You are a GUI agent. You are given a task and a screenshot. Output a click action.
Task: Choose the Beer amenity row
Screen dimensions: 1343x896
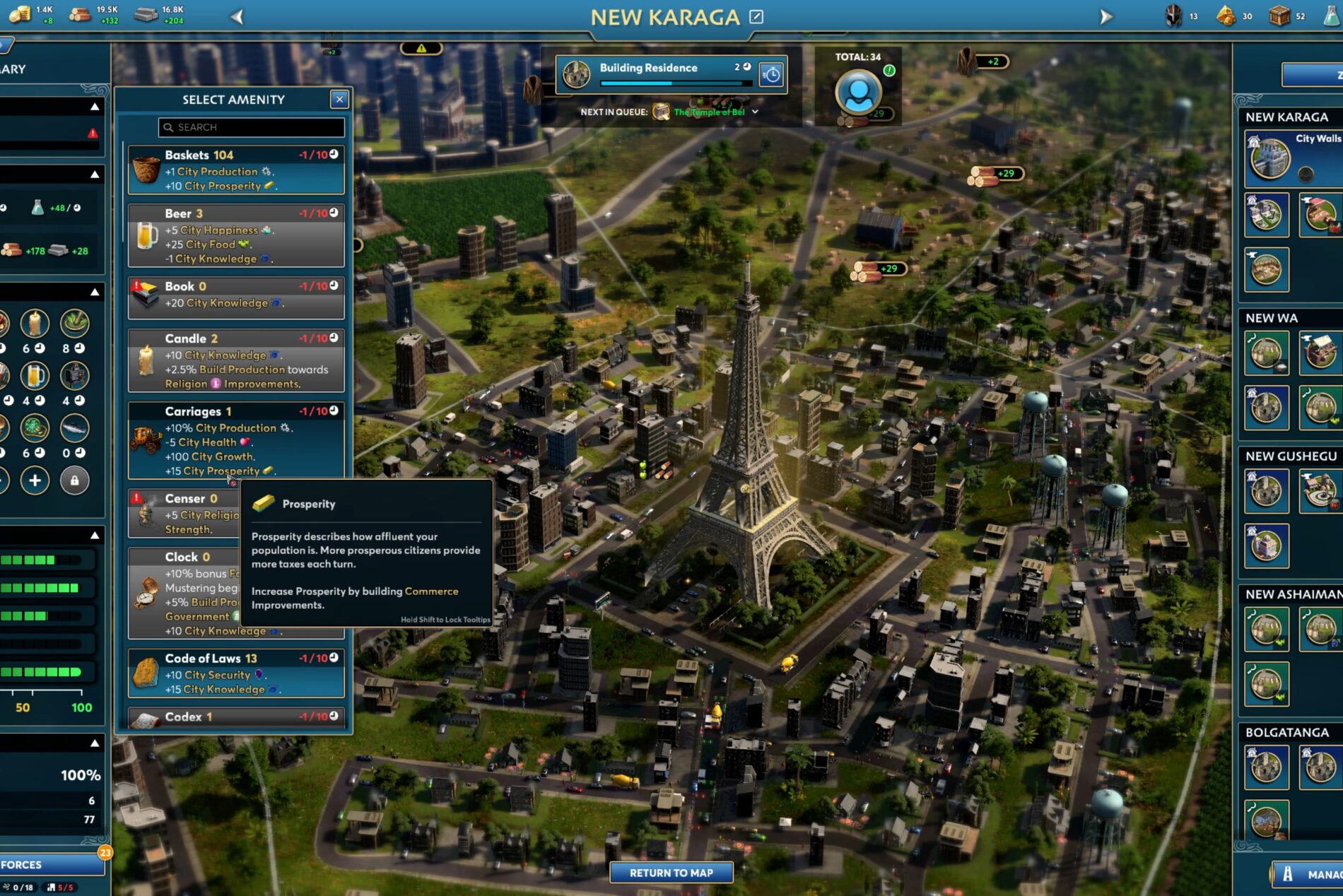coord(236,235)
